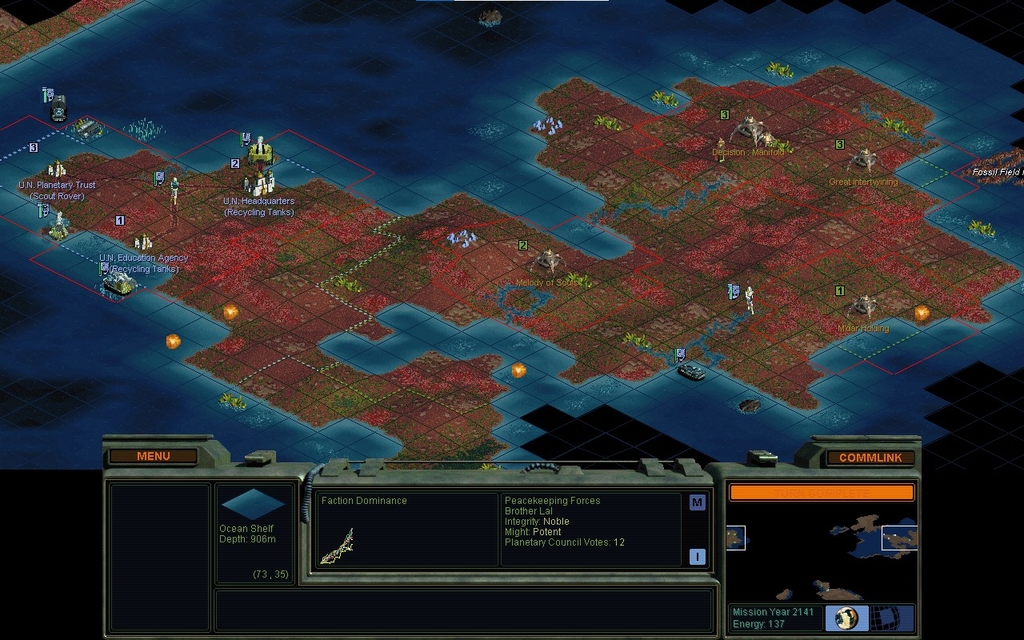Screen dimensions: 1024x640
Task: Open the MENU button
Action: (x=153, y=457)
